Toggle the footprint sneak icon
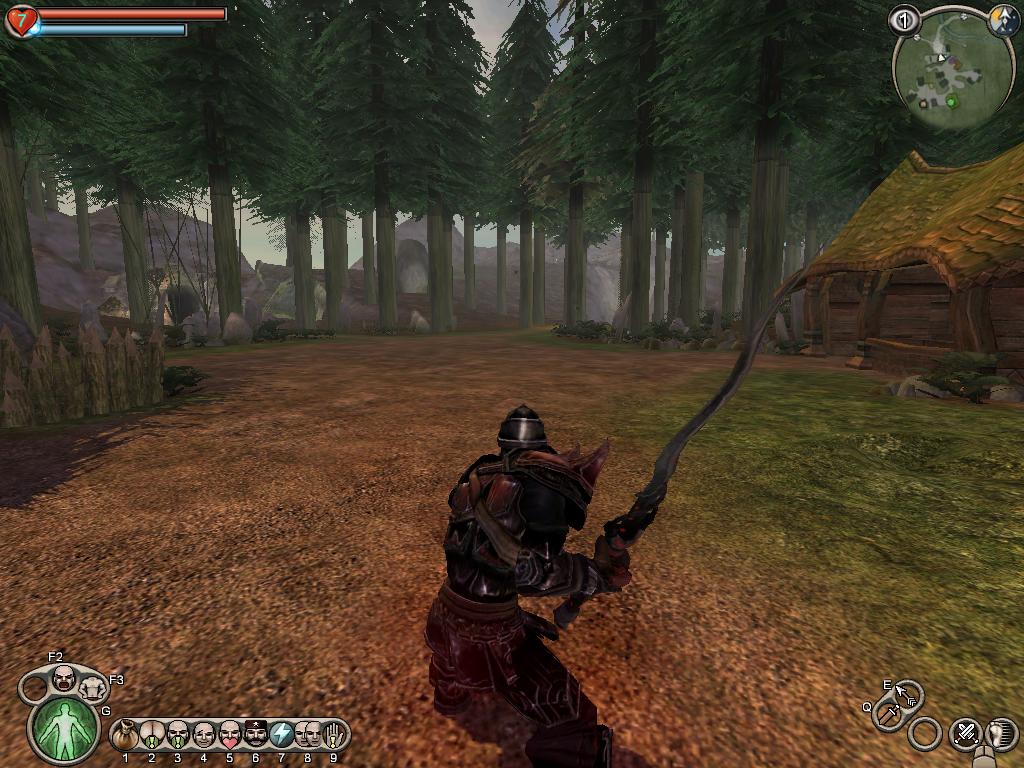 pyautogui.click(x=1001, y=733)
